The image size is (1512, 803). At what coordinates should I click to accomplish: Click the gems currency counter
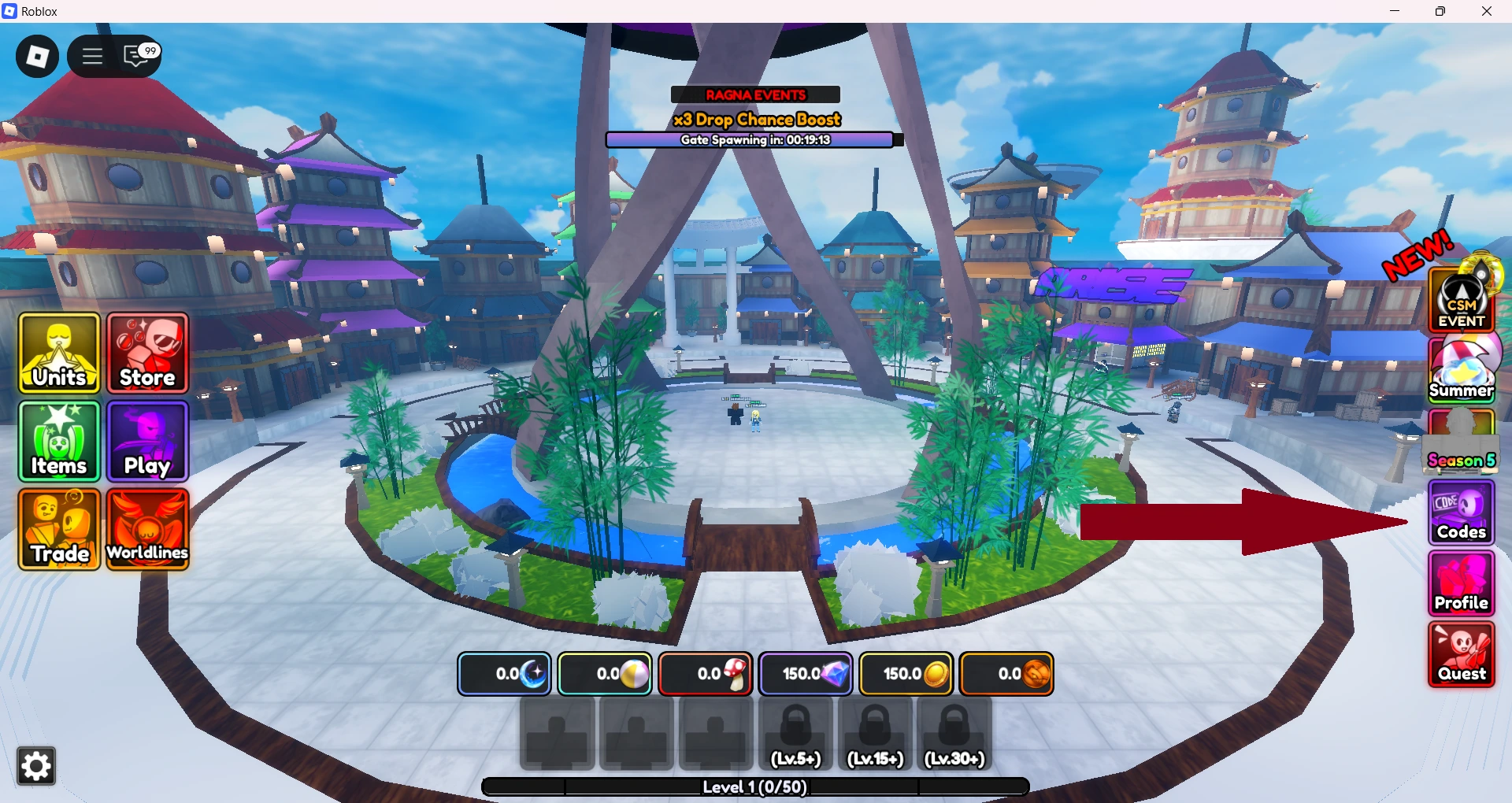806,674
